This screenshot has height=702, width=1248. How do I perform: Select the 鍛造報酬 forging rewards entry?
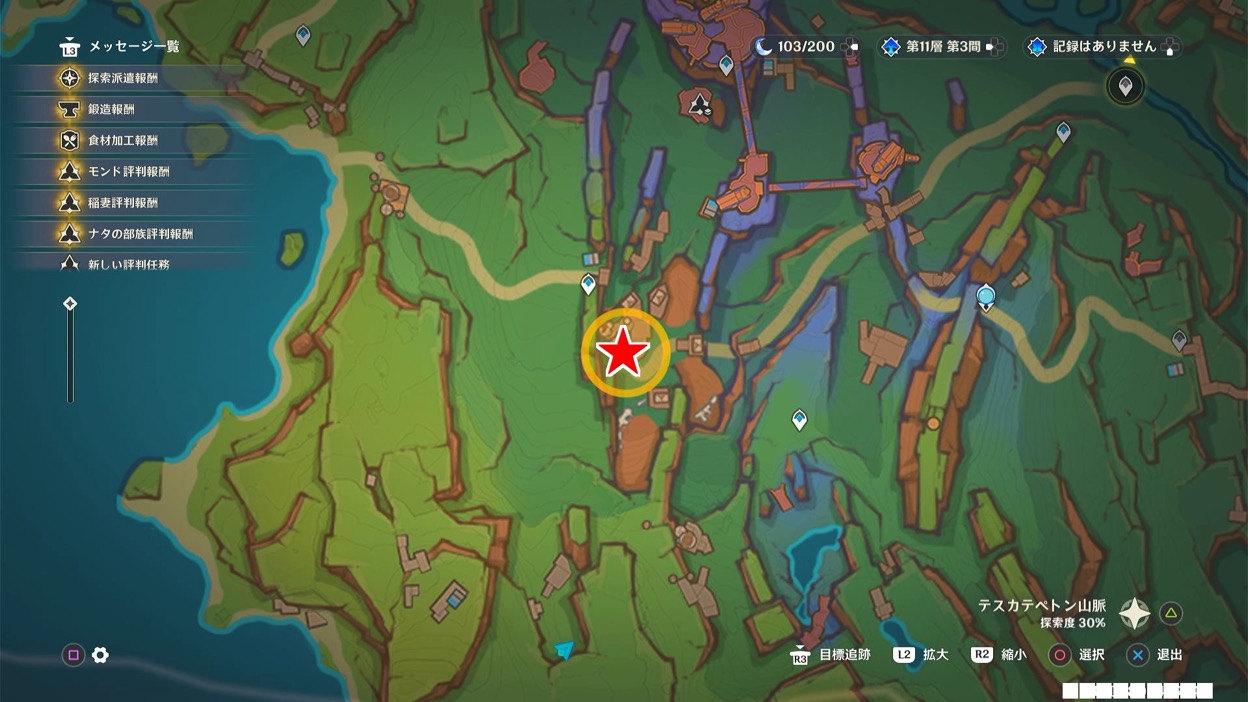tap(110, 109)
